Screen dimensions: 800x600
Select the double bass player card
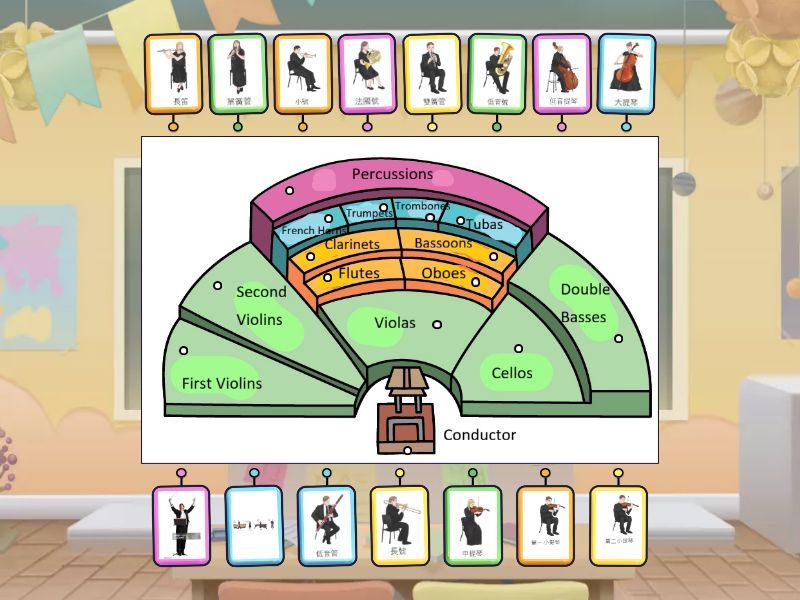tap(561, 73)
